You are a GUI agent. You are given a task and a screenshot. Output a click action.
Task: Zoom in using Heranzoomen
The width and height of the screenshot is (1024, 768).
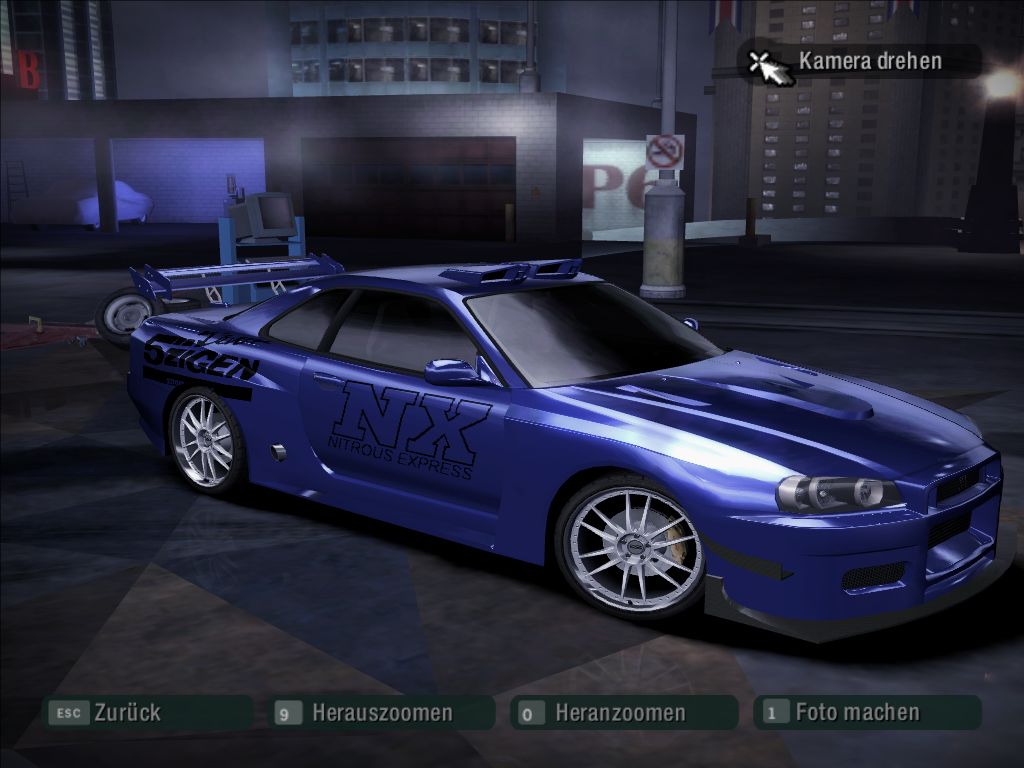(619, 713)
